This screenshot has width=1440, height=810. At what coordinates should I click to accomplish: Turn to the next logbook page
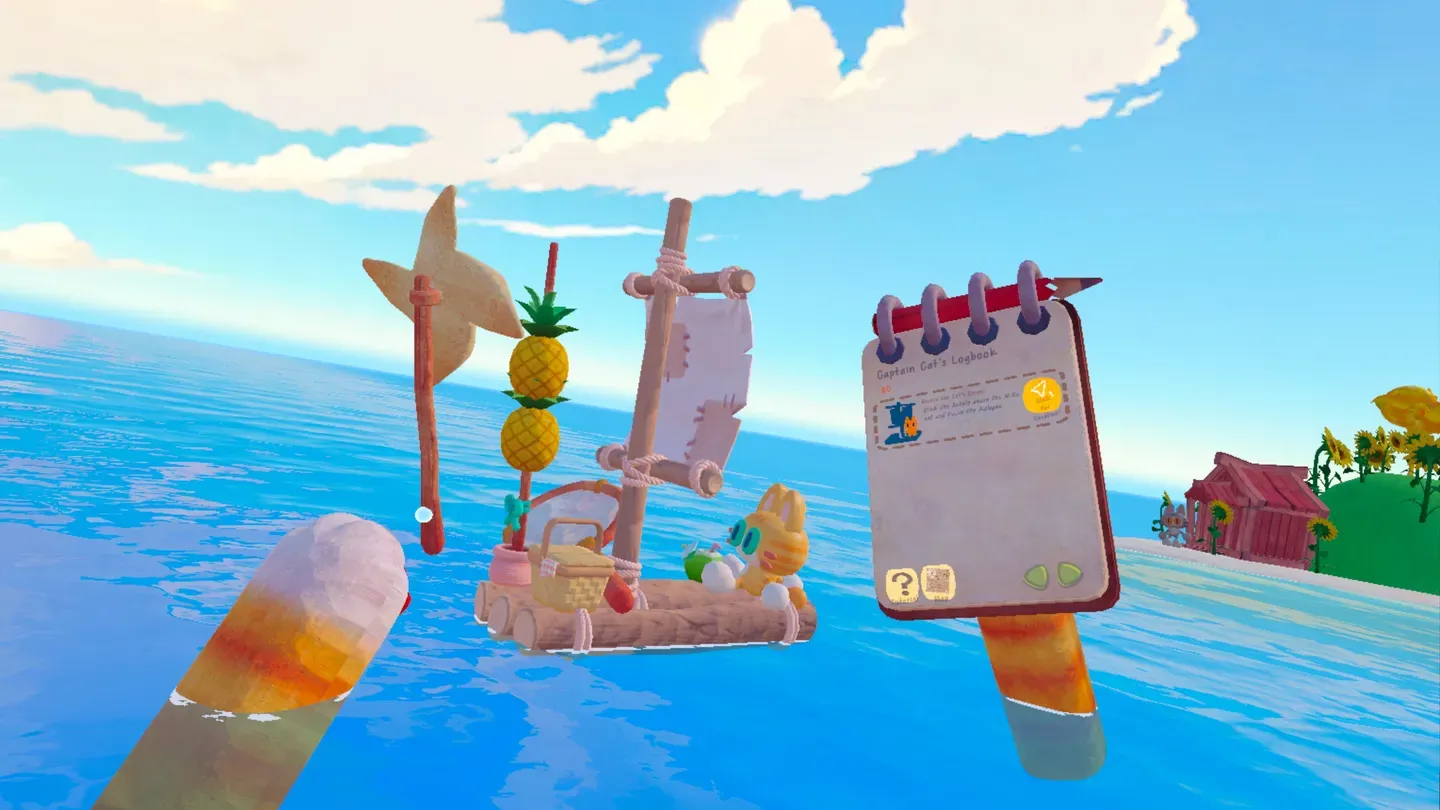(1070, 574)
